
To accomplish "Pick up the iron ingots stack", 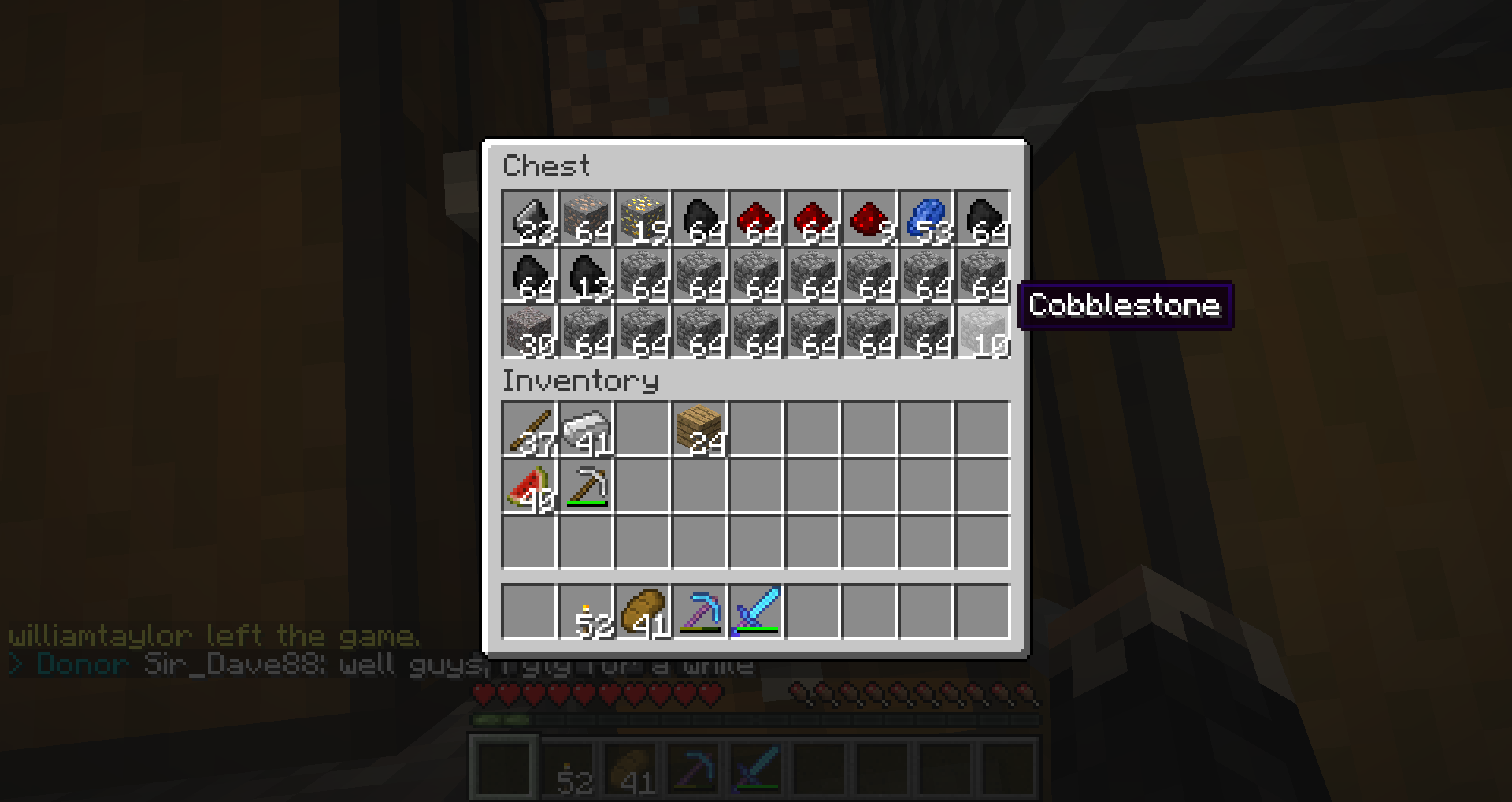I will tap(586, 429).
